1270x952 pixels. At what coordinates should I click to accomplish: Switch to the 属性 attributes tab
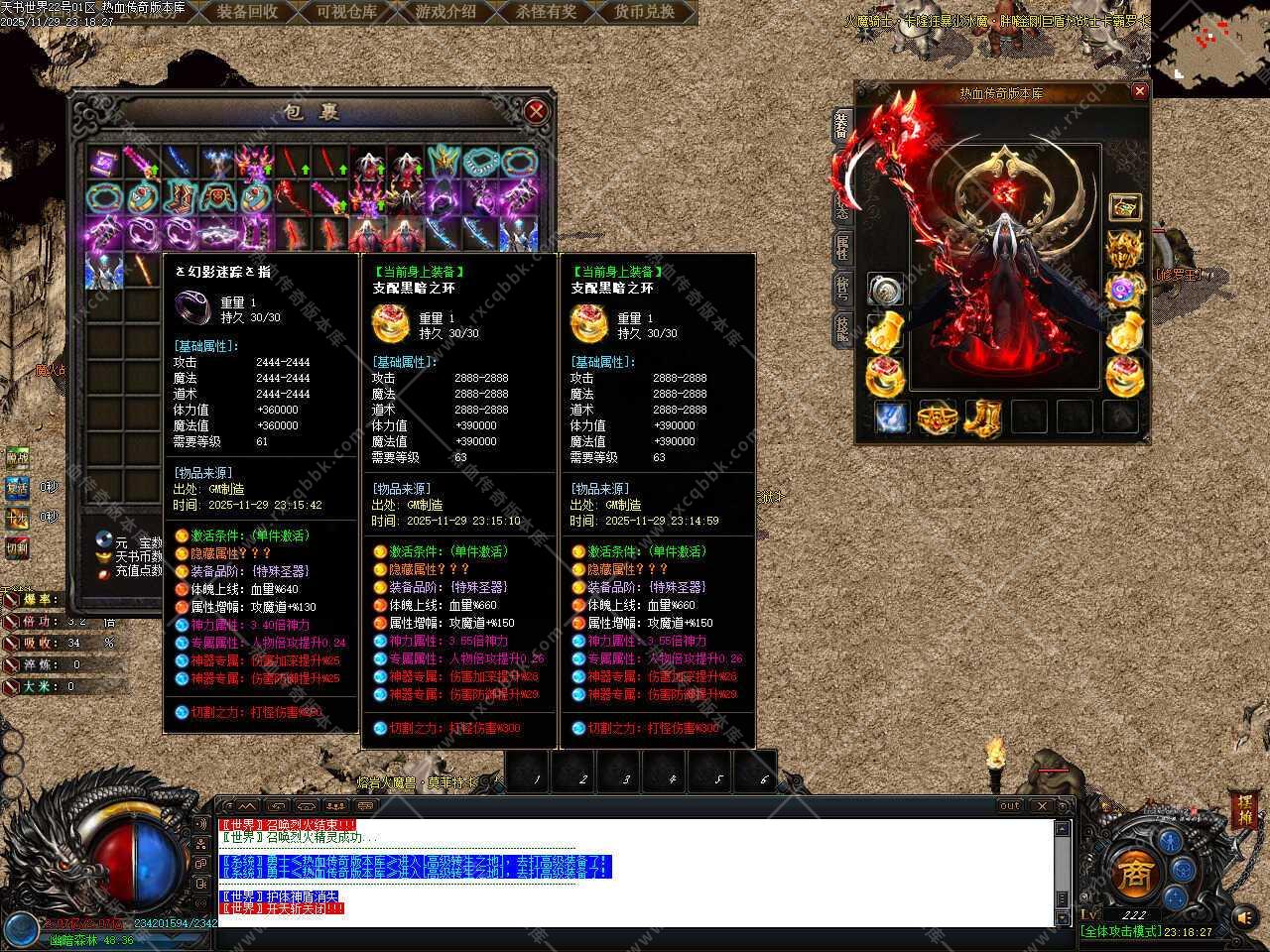841,246
